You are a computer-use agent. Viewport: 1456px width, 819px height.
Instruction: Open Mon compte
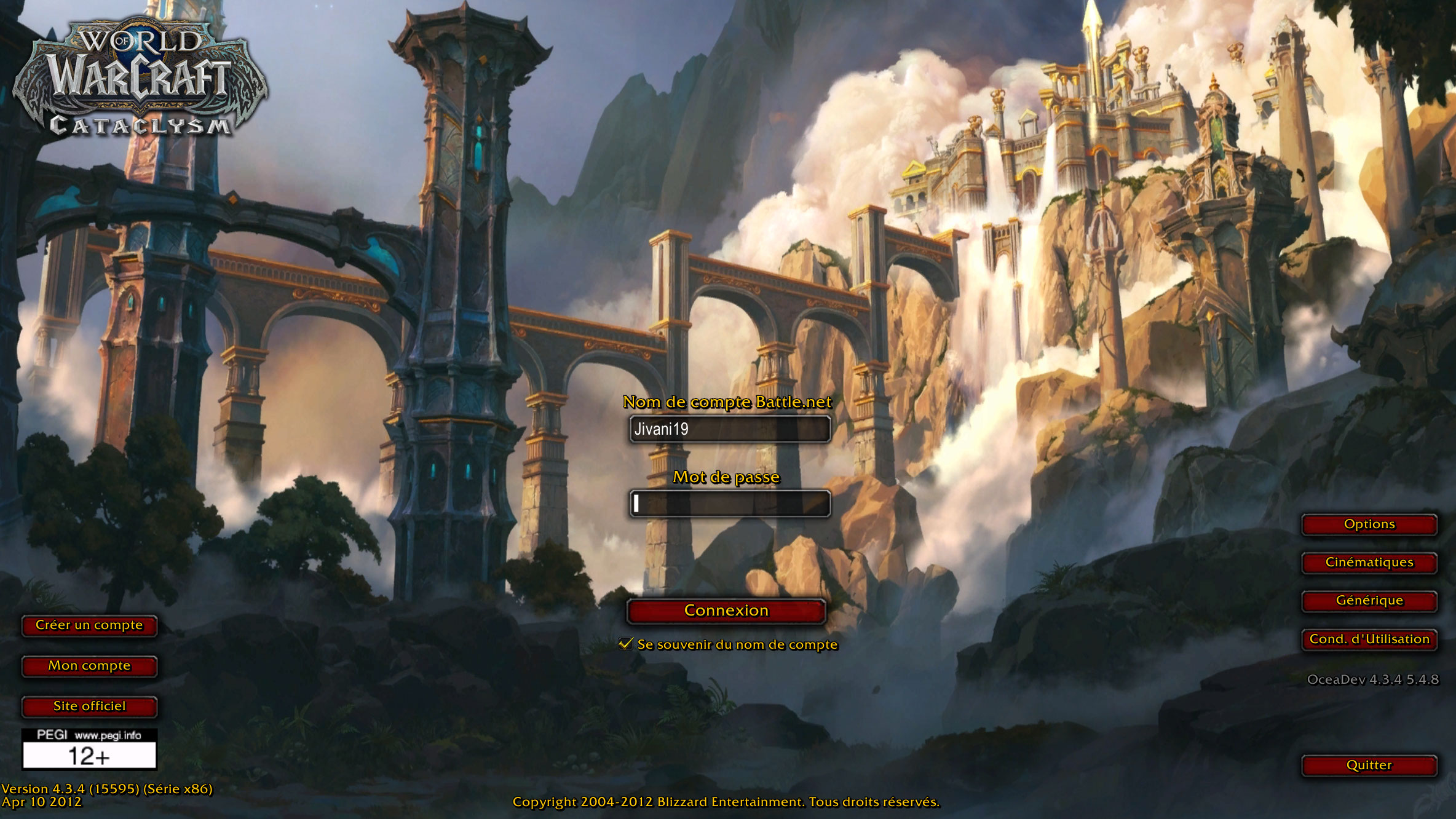(x=89, y=666)
